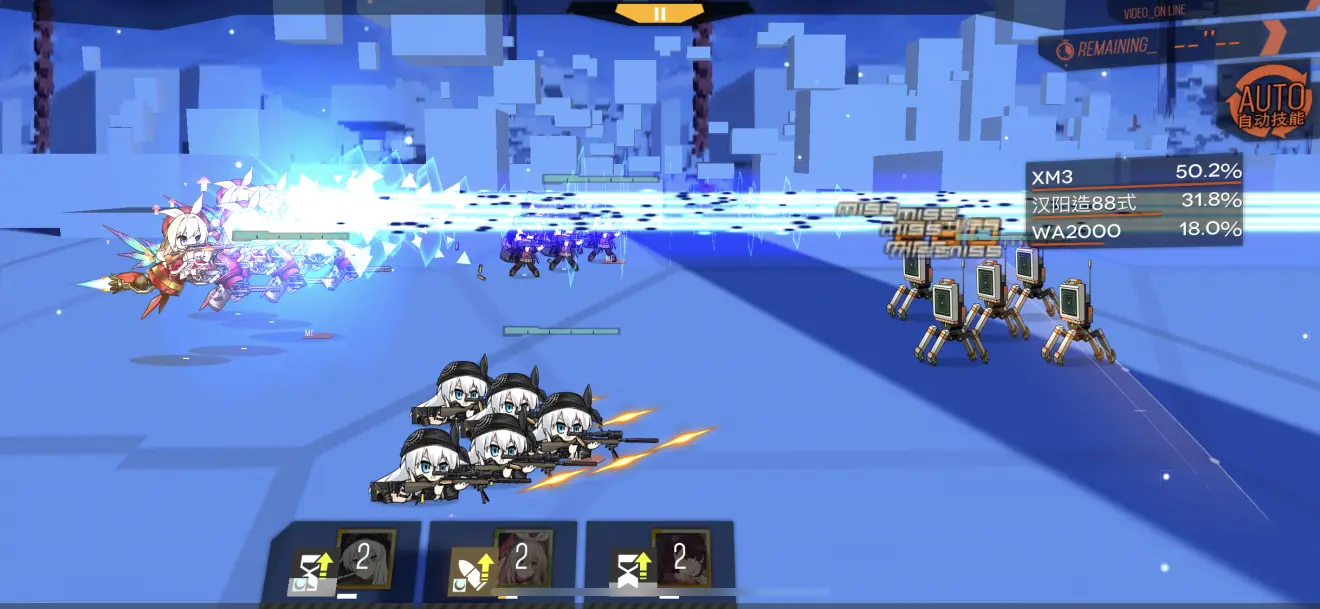Viewport: 1320px width, 609px height.
Task: Pause the battle with the top pause button
Action: pyautogui.click(x=659, y=13)
